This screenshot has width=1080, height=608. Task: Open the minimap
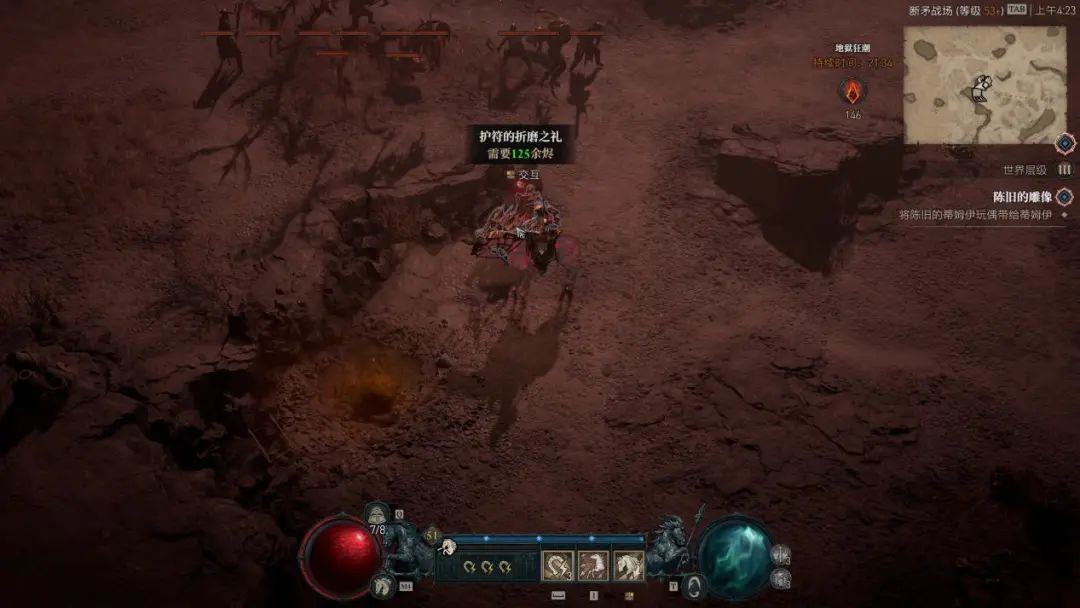pos(984,84)
